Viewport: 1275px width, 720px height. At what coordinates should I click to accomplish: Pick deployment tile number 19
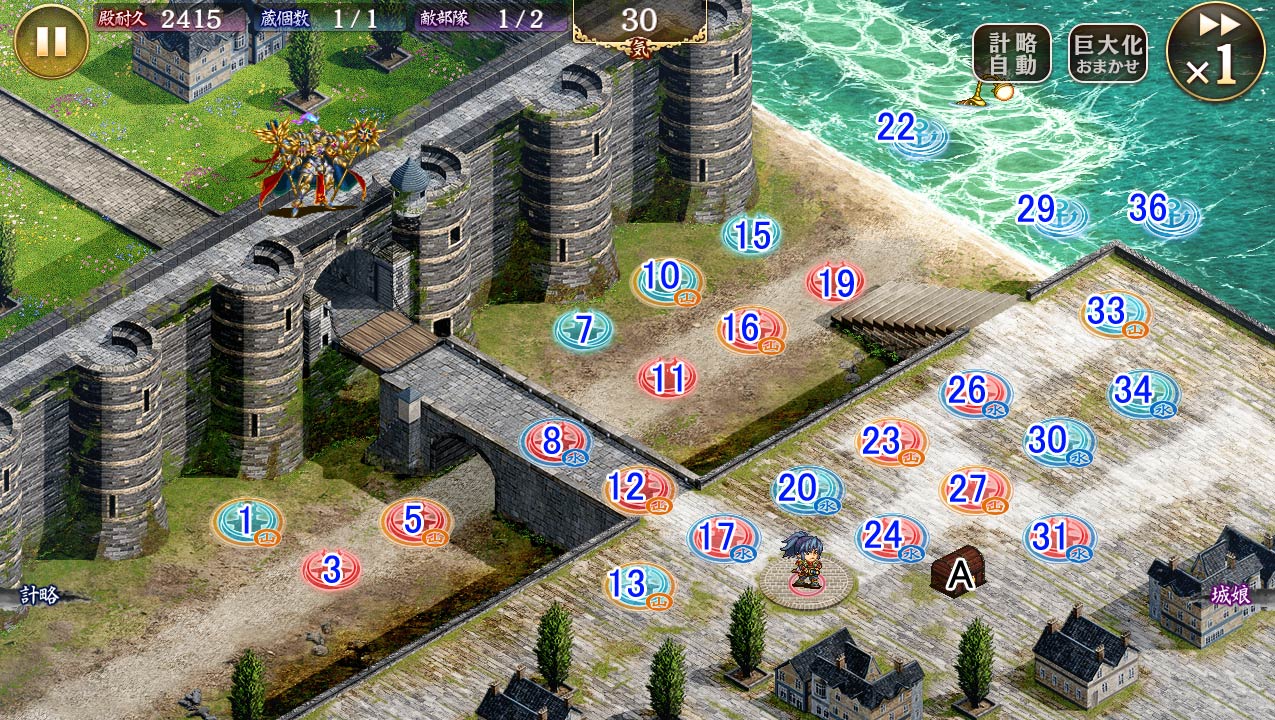836,284
